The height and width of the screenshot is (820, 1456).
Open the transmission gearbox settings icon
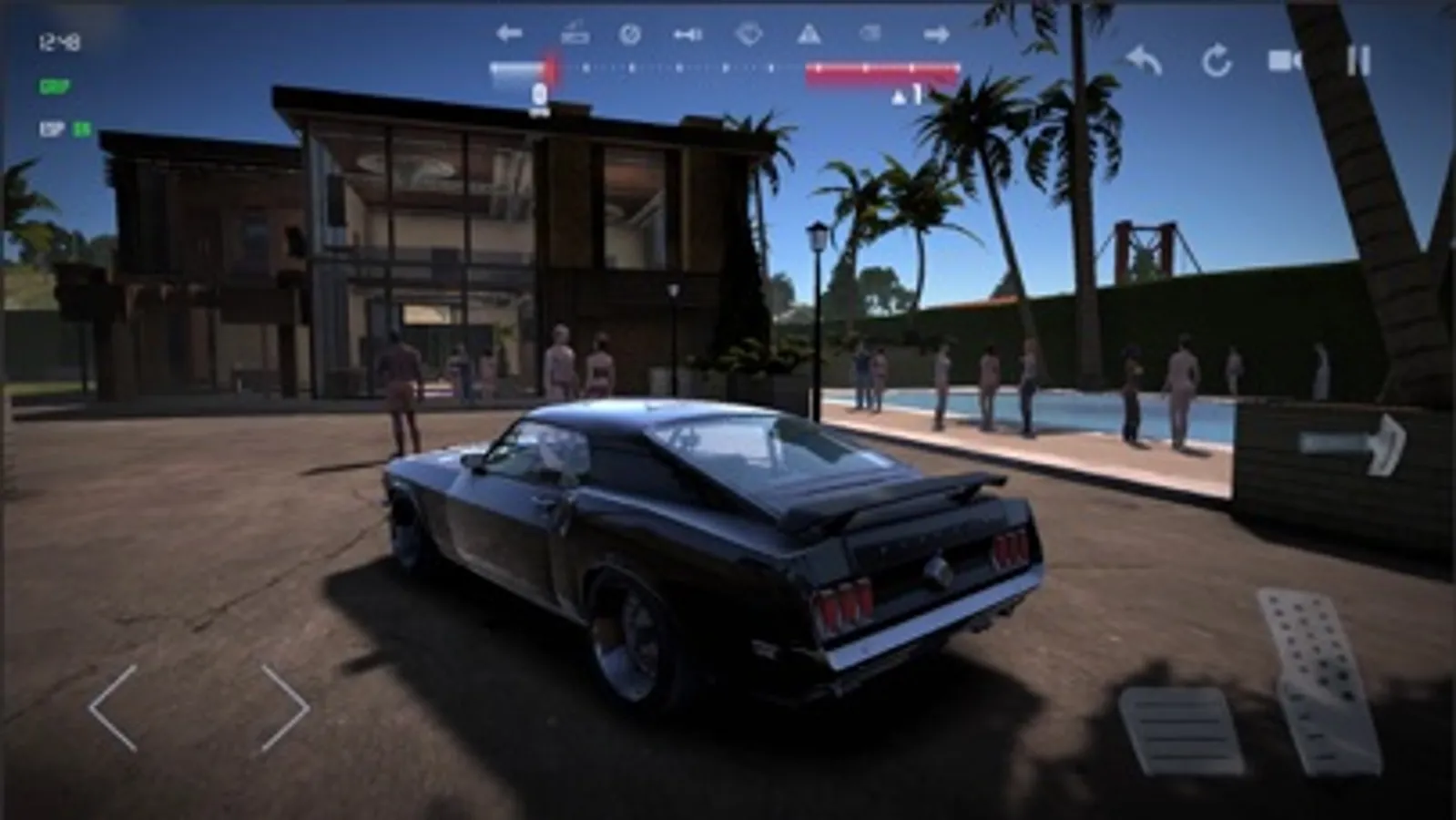pyautogui.click(x=574, y=32)
